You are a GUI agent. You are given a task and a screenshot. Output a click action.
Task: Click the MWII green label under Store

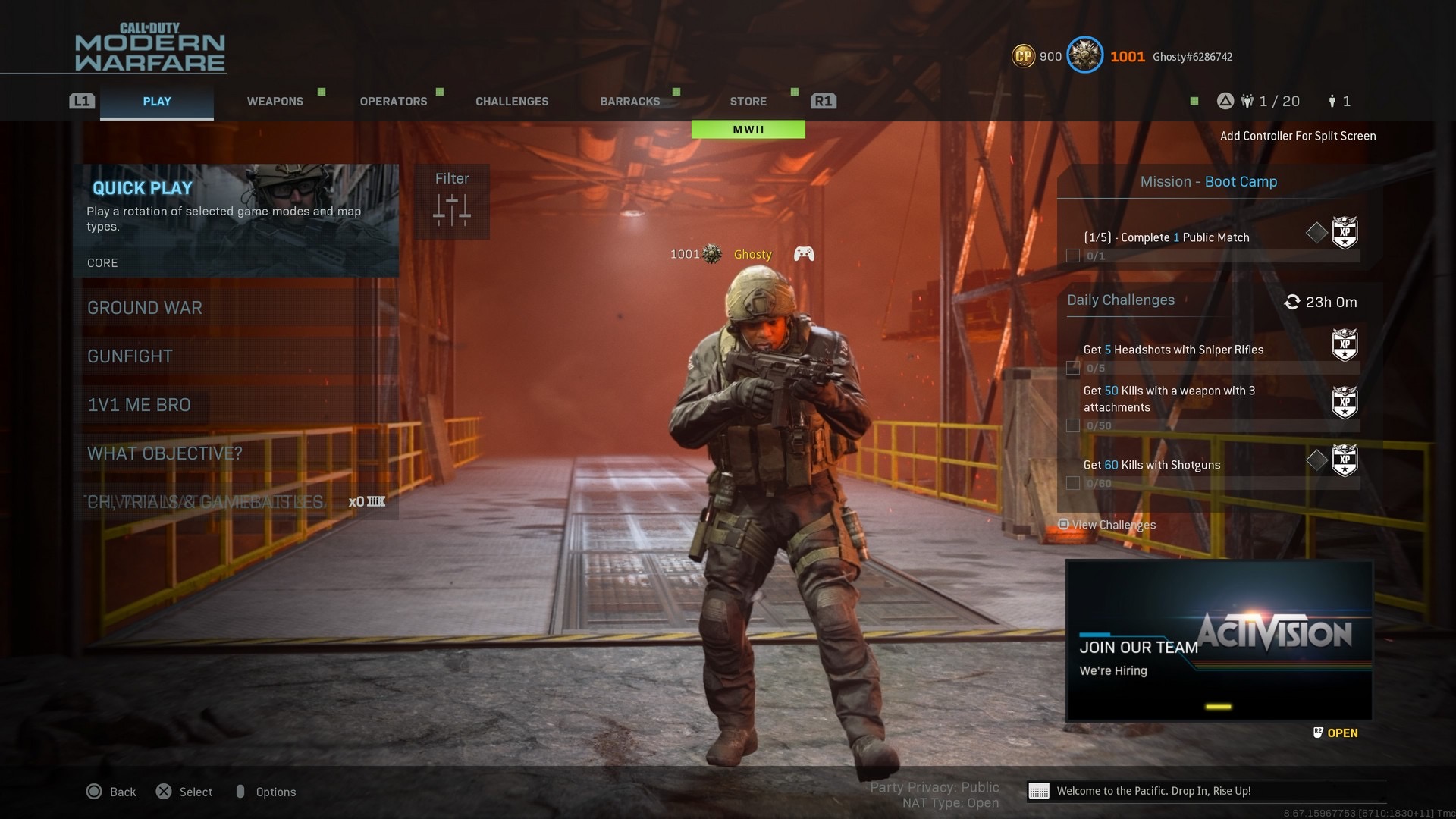tap(748, 130)
